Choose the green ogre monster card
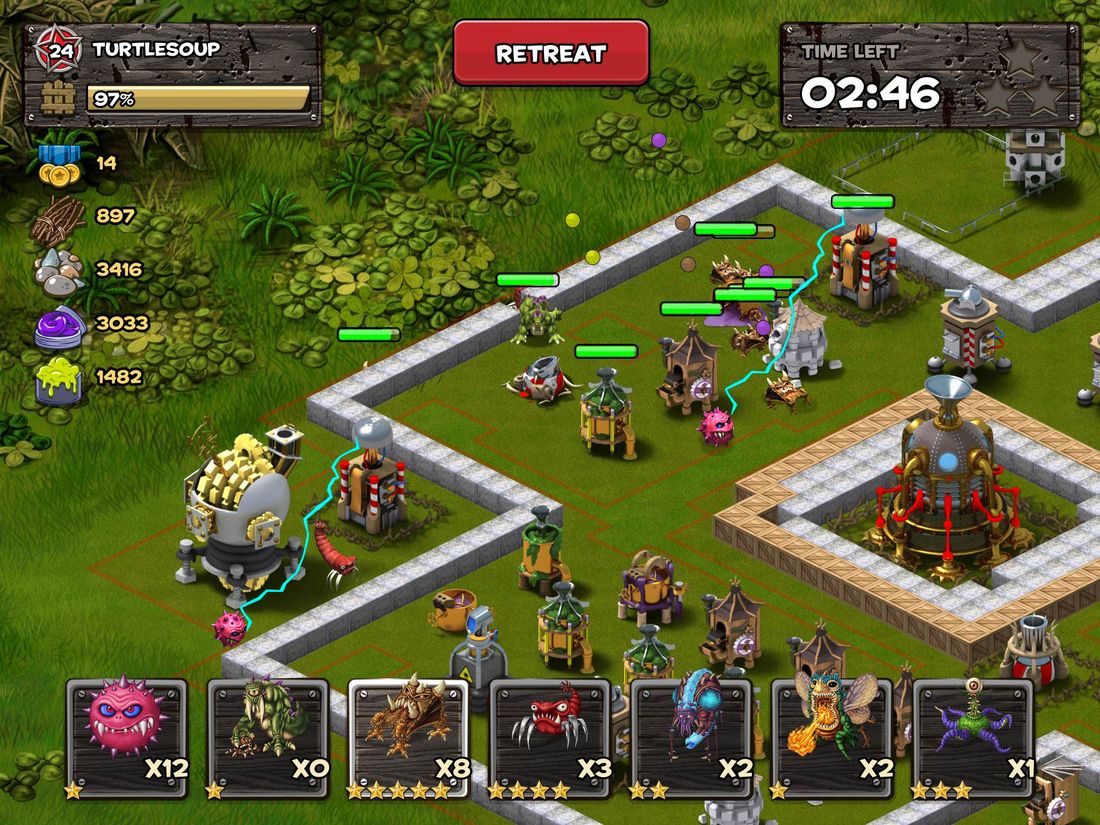Screen dimensions: 1100x825 pos(268,738)
